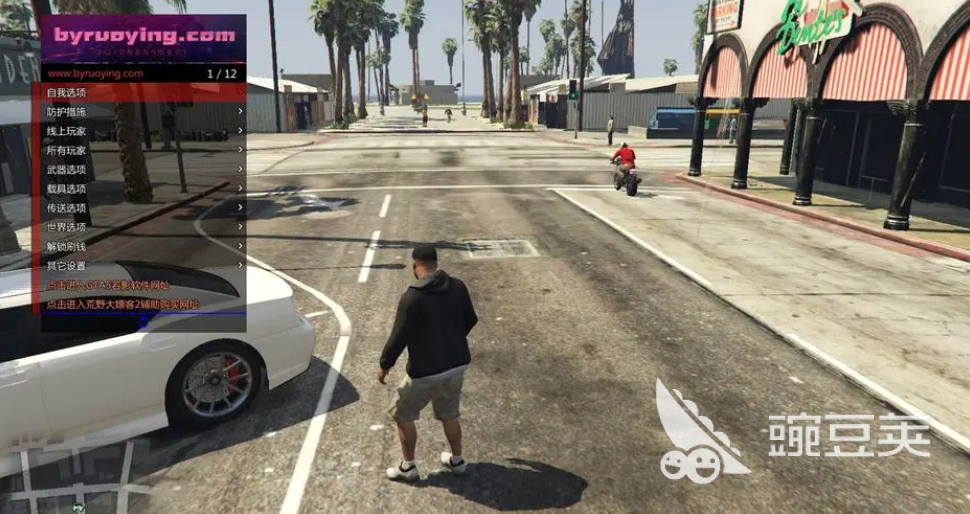Viewport: 970px width, 514px height.
Task: Select the 自我选项 menu entry
Action: point(143,92)
